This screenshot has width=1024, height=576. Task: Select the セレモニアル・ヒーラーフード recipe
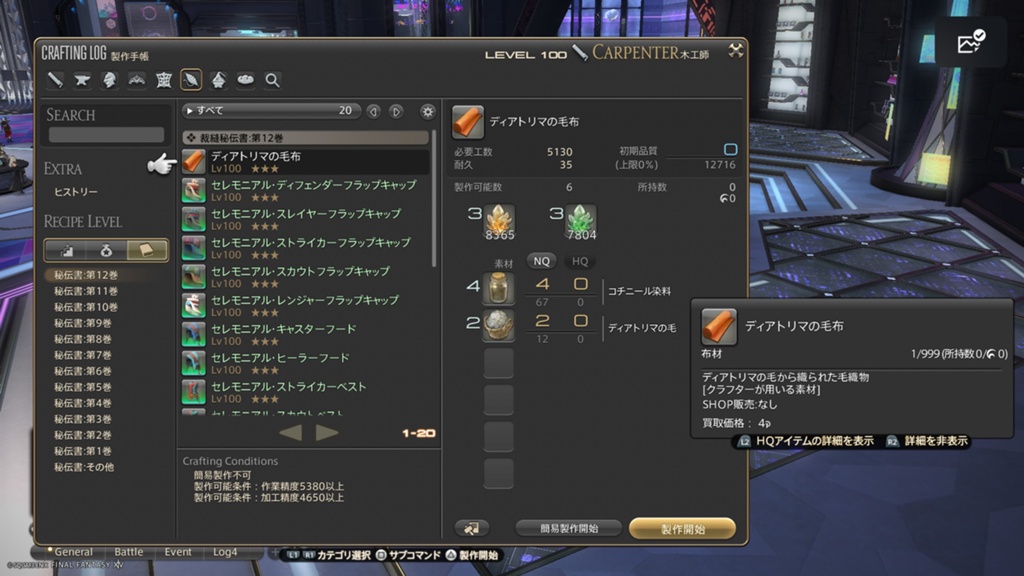305,363
